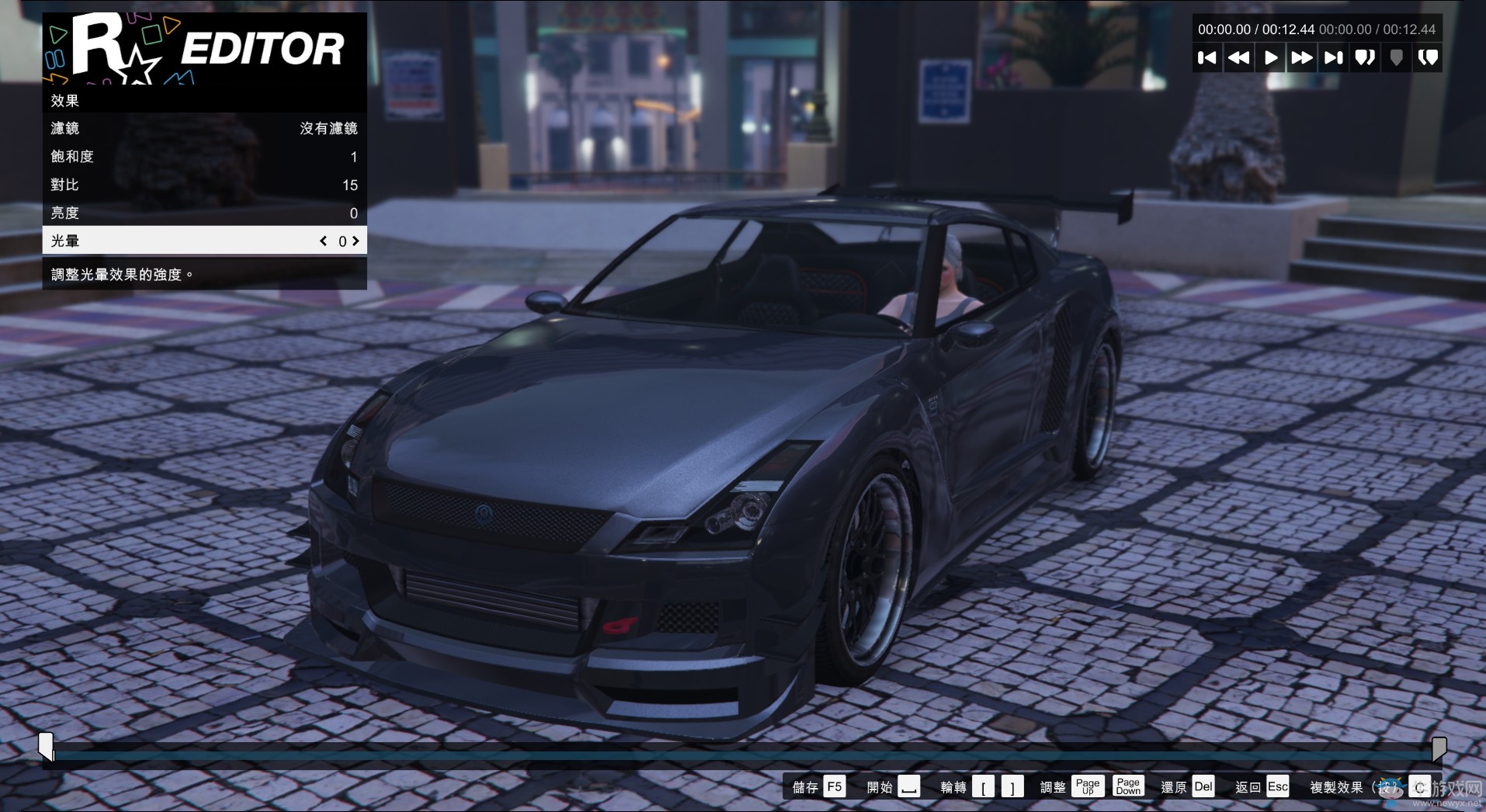Screen dimensions: 1486x812
Task: Open the 濾鏡 filter selection row
Action: [203, 128]
